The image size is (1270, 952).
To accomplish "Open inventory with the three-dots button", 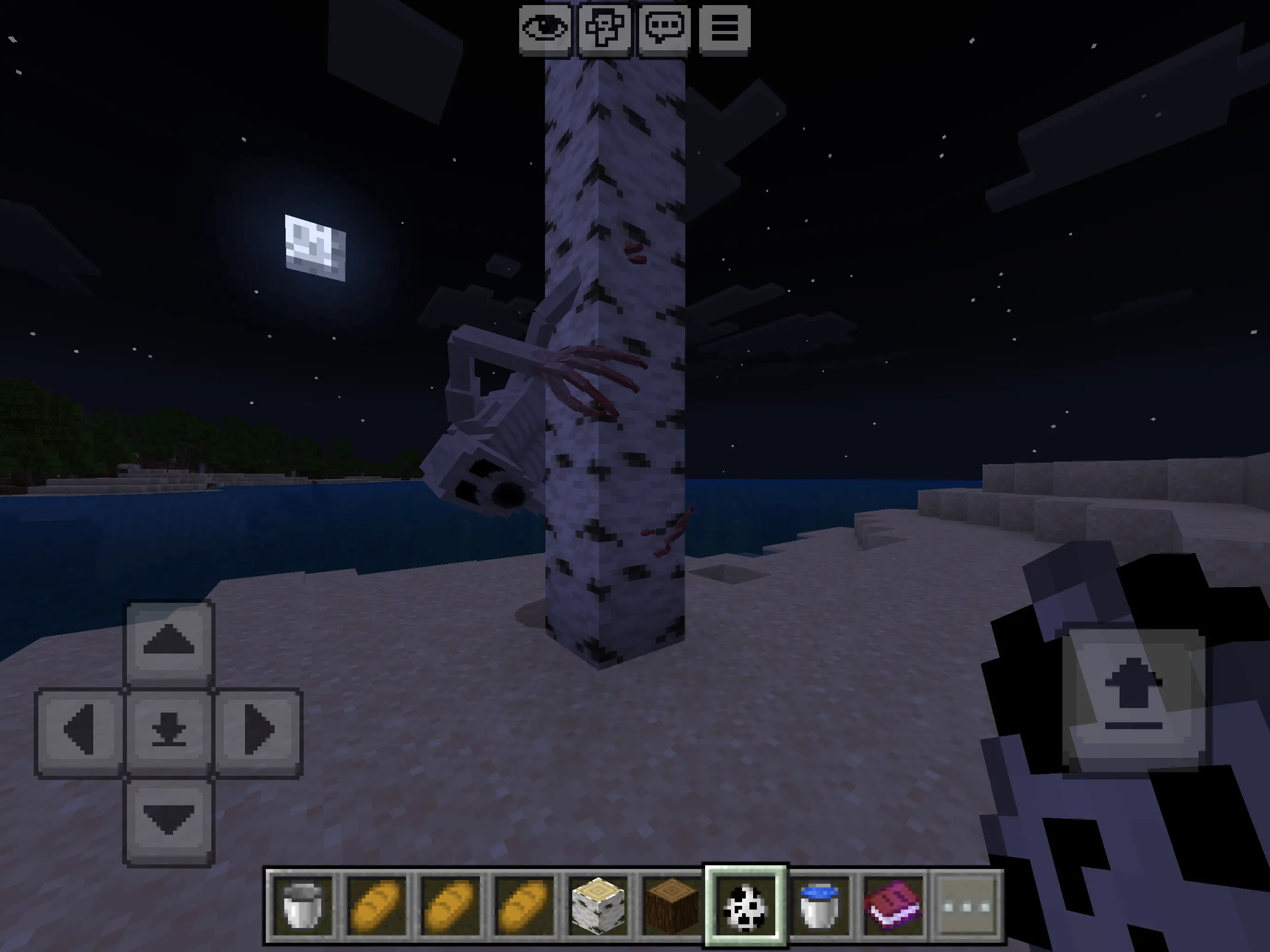I will point(967,906).
